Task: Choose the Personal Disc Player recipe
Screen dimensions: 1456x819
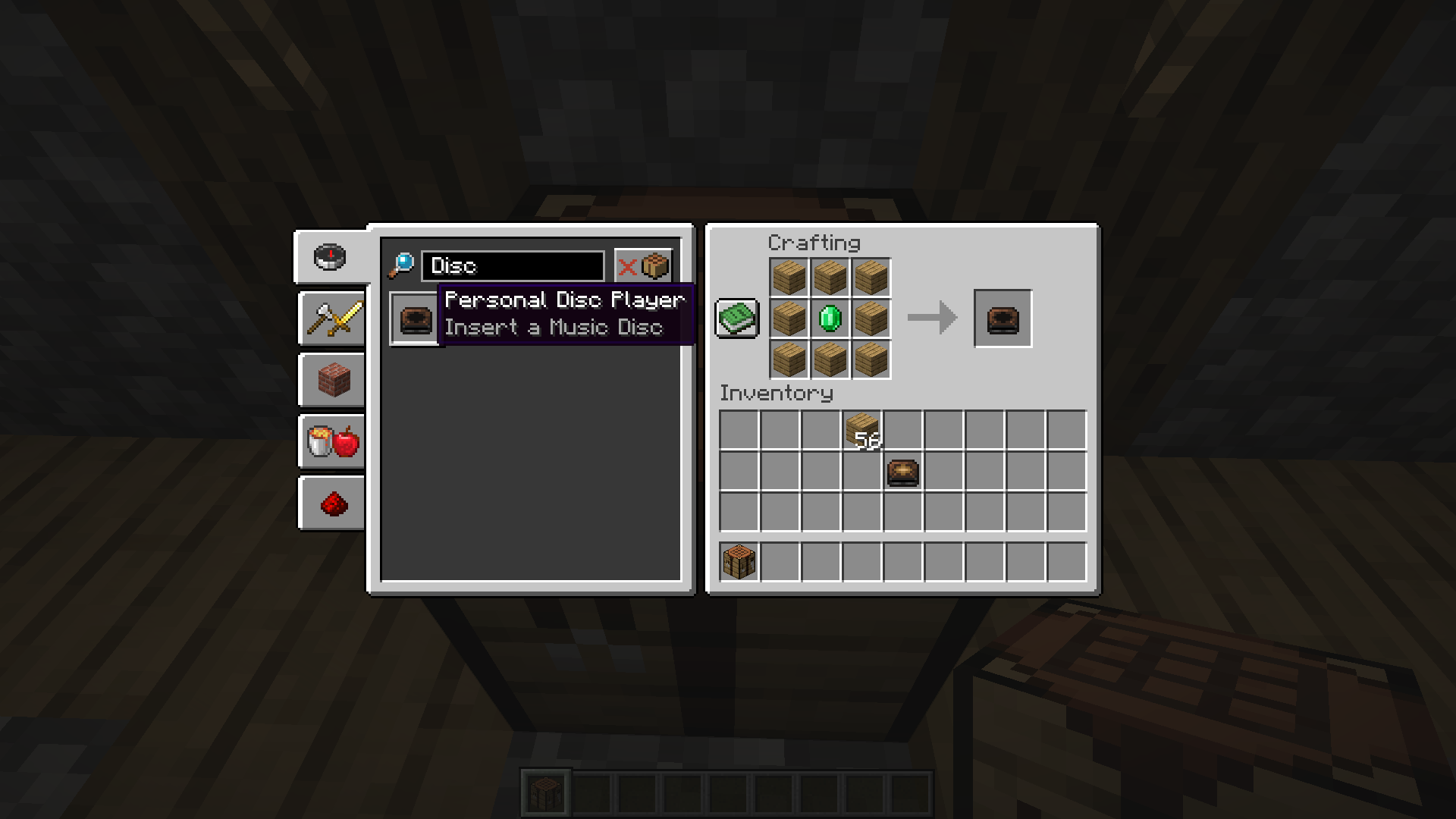Action: pos(416,319)
